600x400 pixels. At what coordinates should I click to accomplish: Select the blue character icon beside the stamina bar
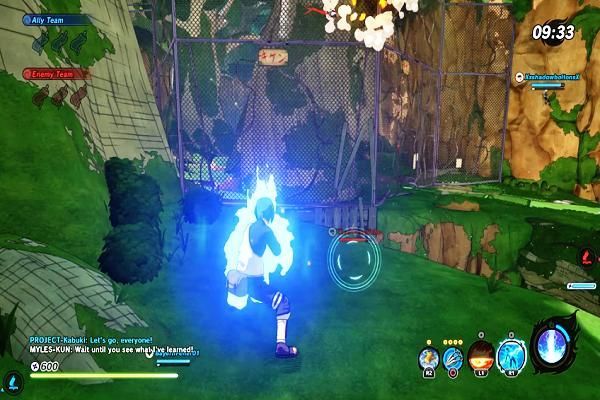[x=11, y=381]
